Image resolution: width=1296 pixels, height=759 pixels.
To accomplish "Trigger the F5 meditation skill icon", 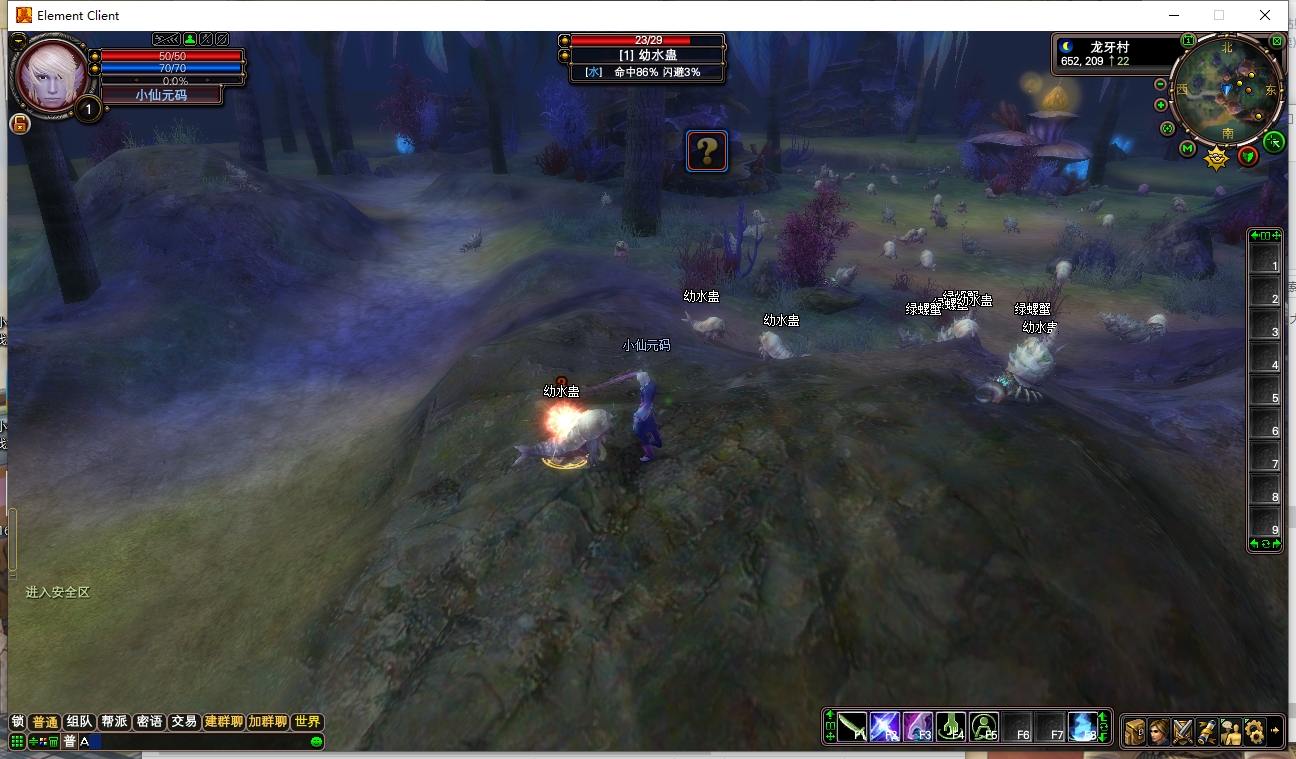I will pyautogui.click(x=984, y=727).
